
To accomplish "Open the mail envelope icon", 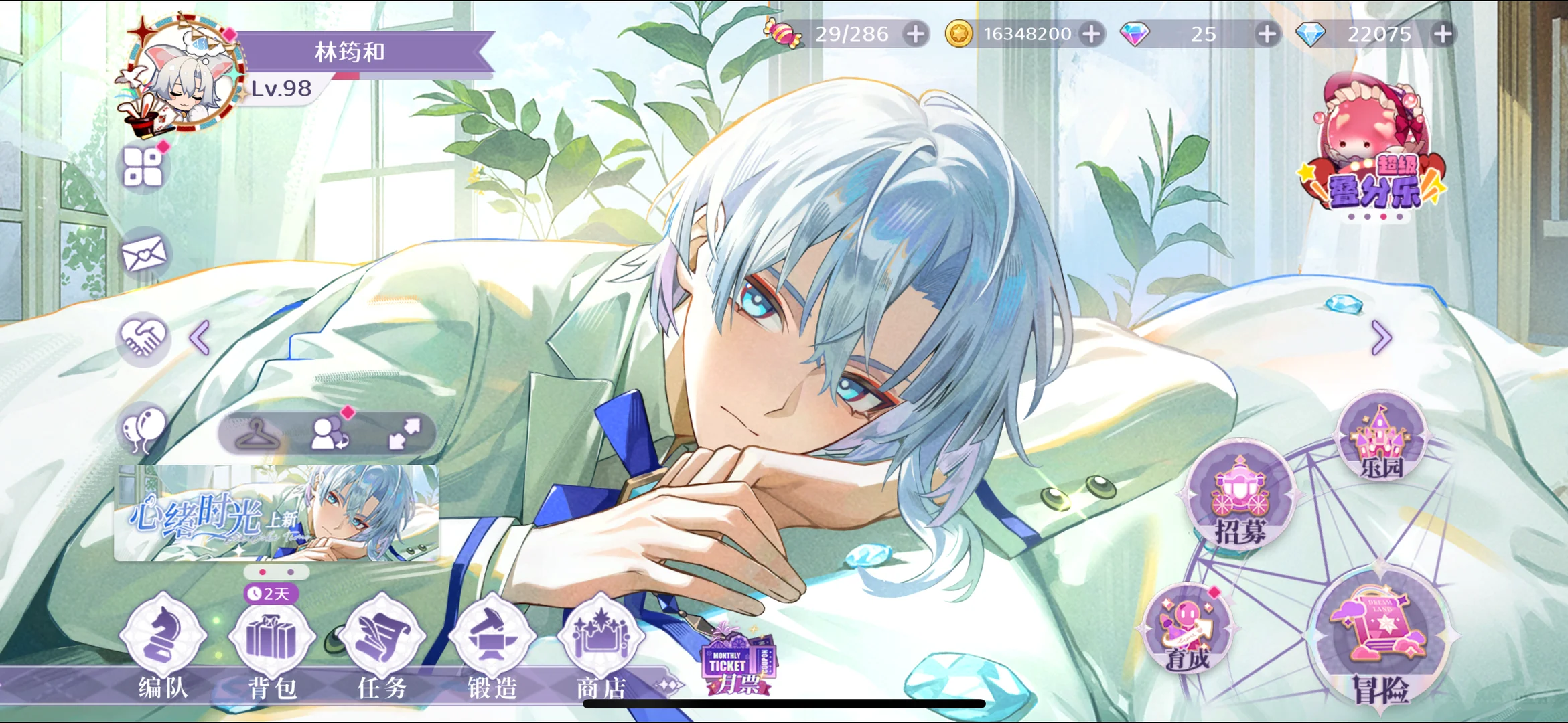I will point(143,254).
